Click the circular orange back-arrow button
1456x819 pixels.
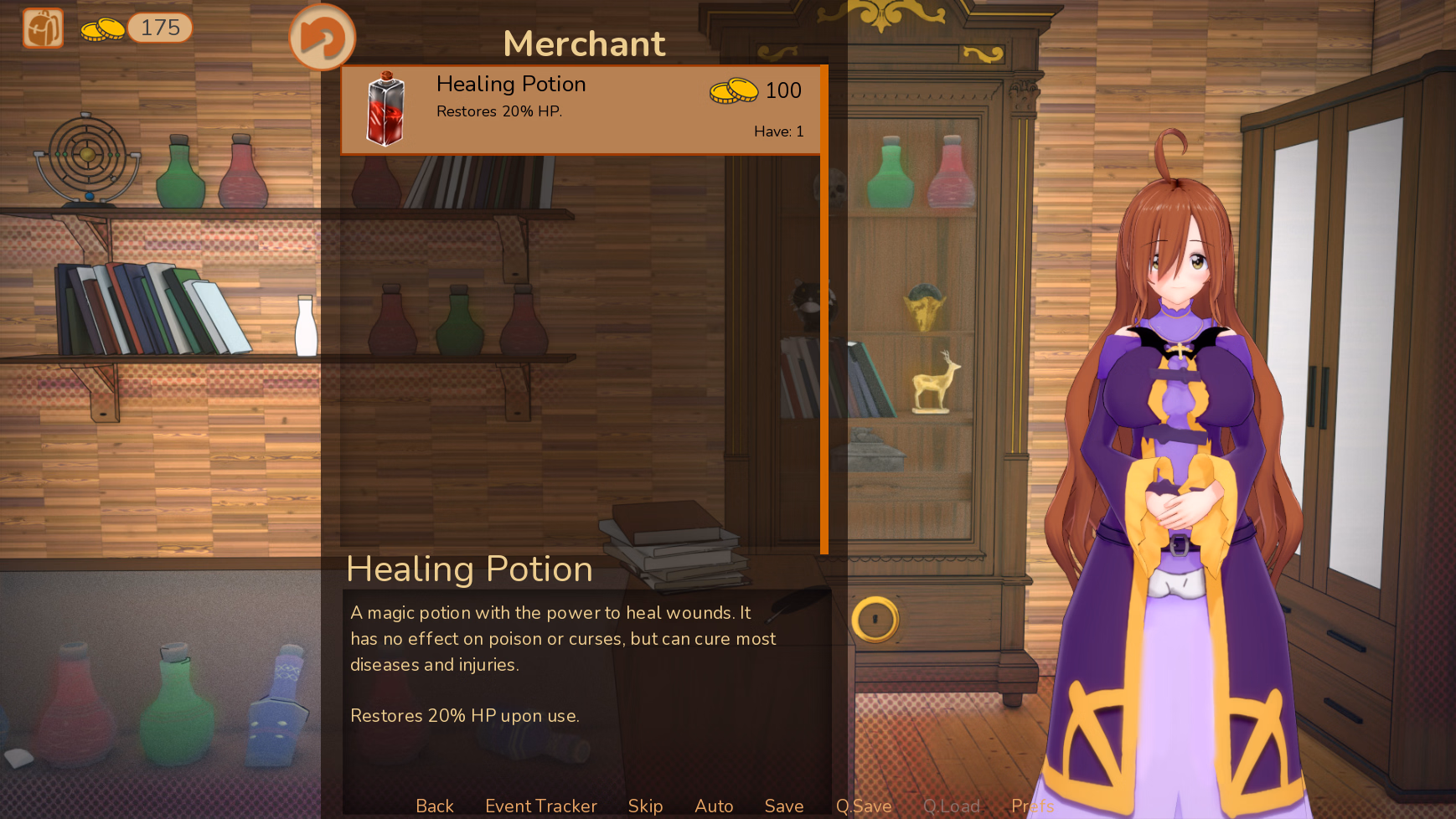tap(323, 37)
